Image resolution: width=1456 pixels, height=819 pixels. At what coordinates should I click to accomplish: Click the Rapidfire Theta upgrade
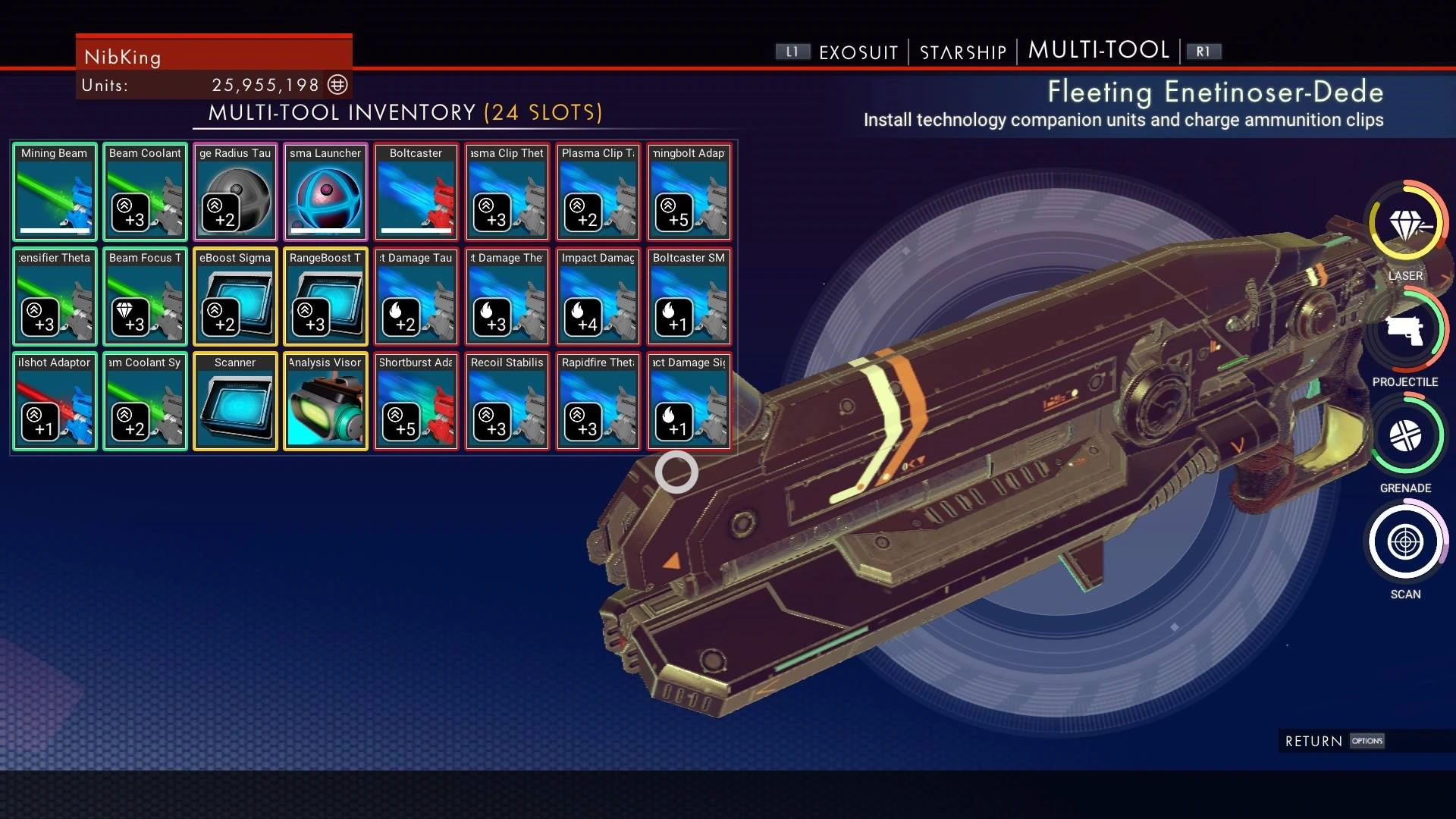coord(598,401)
